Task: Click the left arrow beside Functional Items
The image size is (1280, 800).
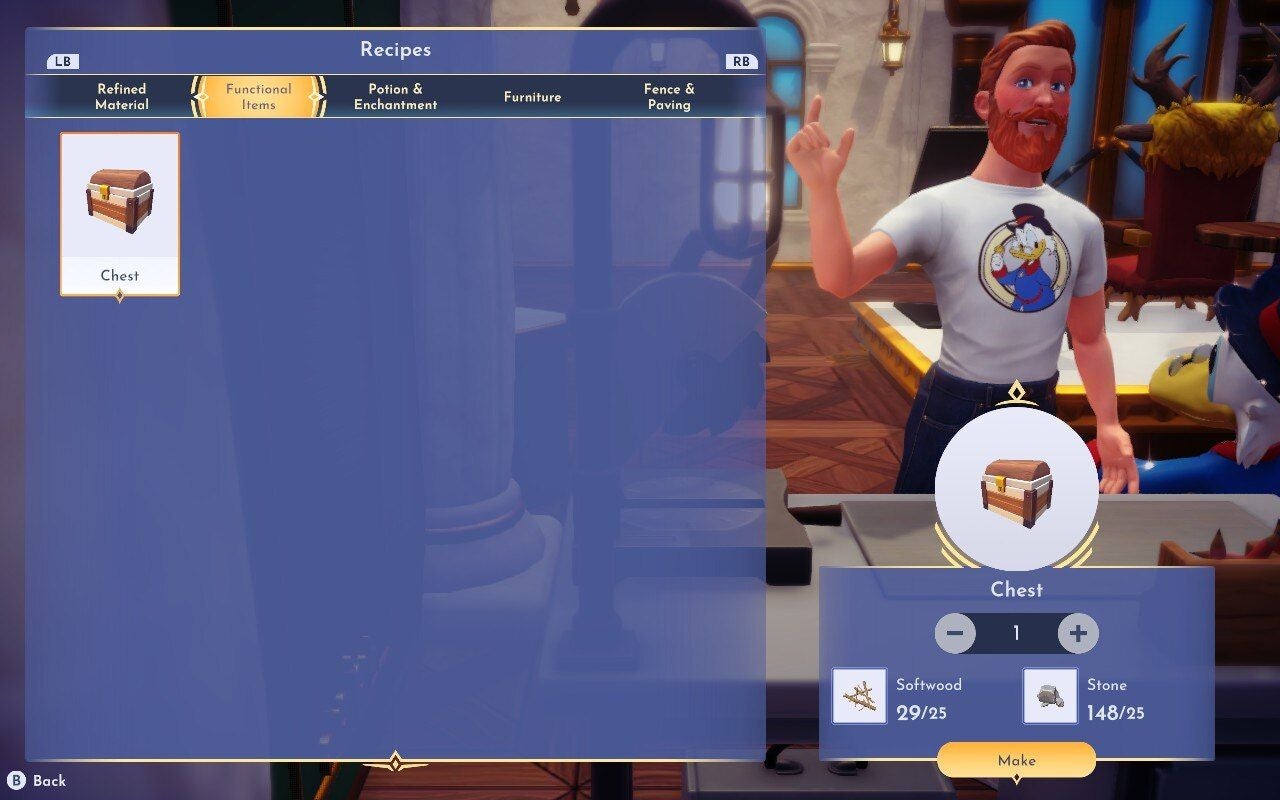Action: pyautogui.click(x=196, y=95)
